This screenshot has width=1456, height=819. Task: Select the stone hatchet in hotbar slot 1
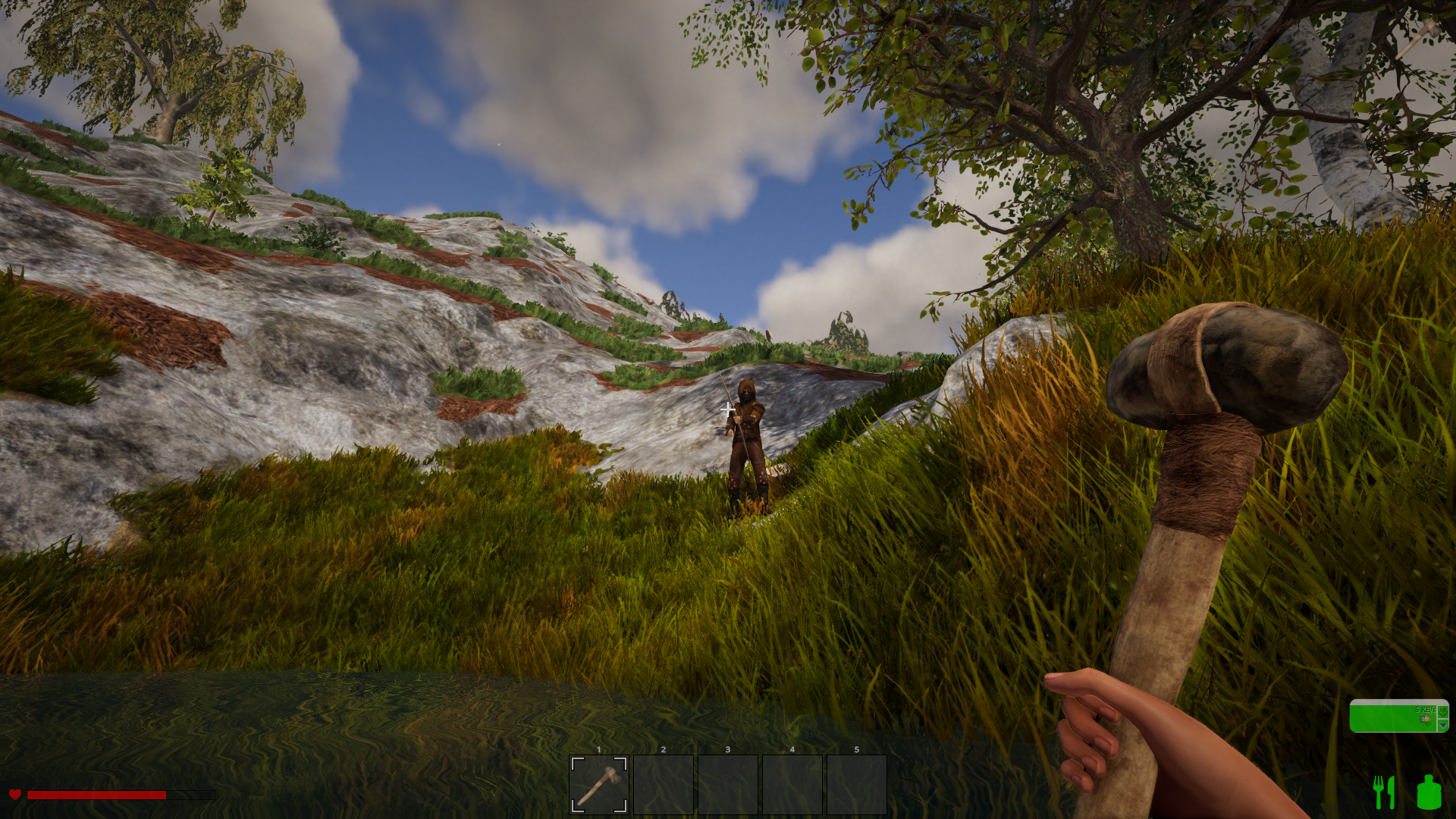[599, 784]
